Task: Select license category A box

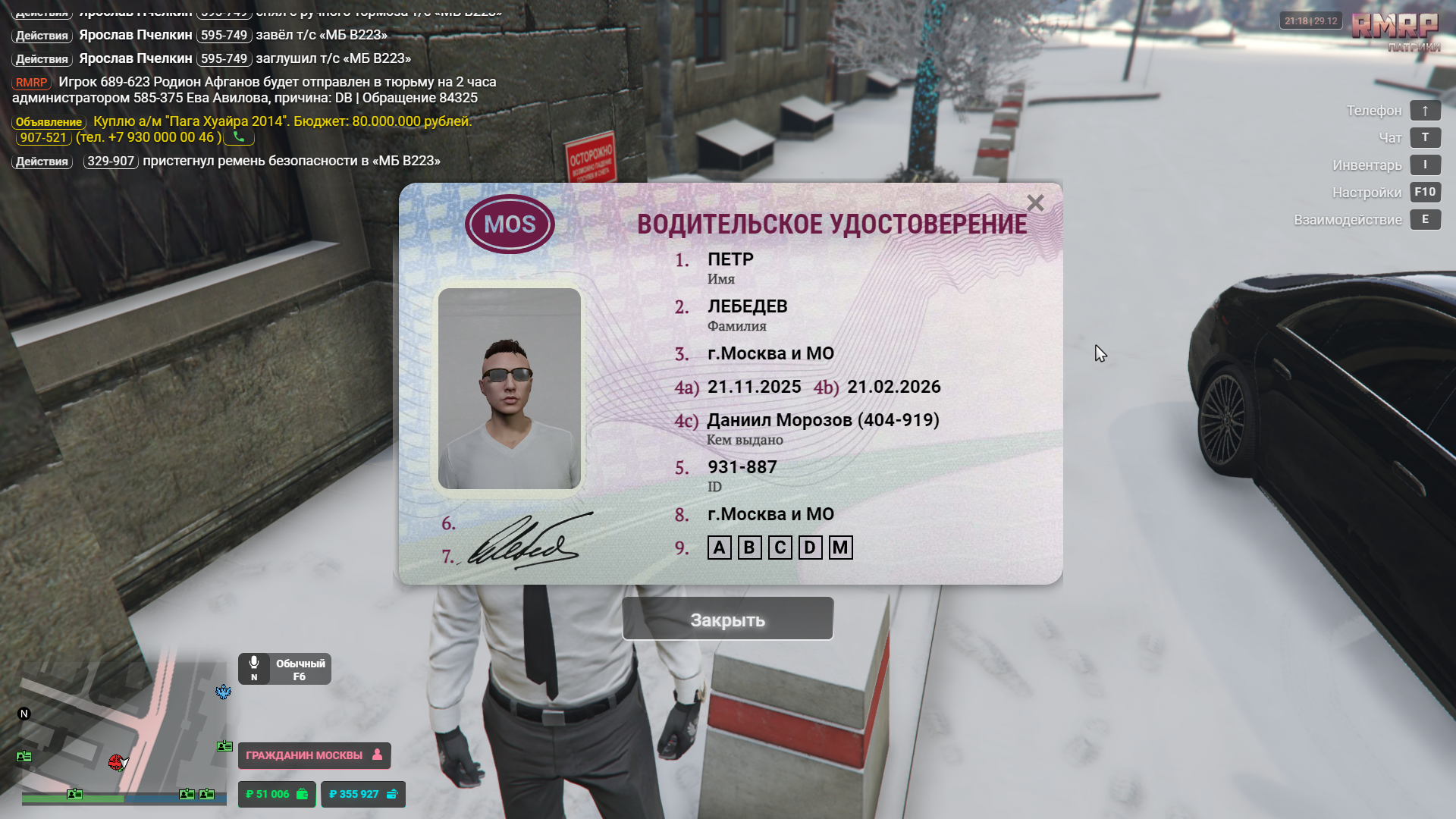Action: pos(719,548)
